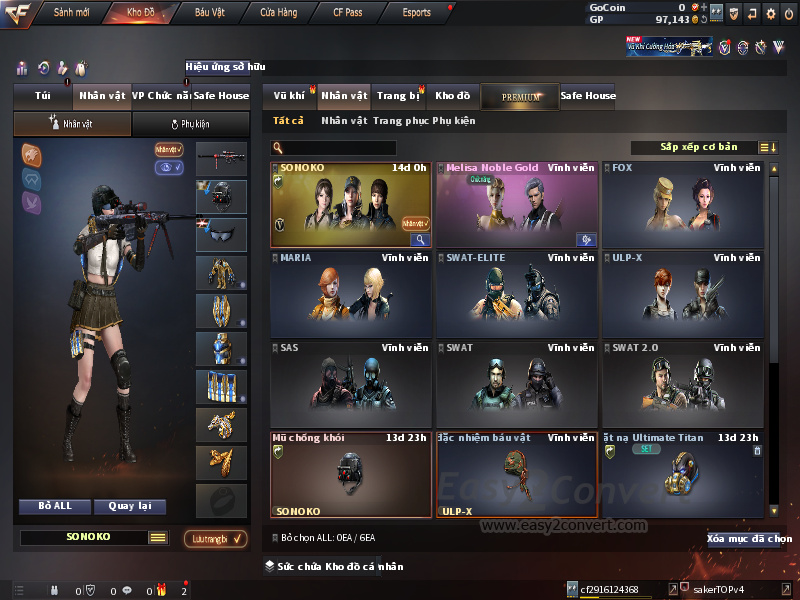The image size is (800, 600).
Task: Open the gear settings icon
Action: coord(770,13)
